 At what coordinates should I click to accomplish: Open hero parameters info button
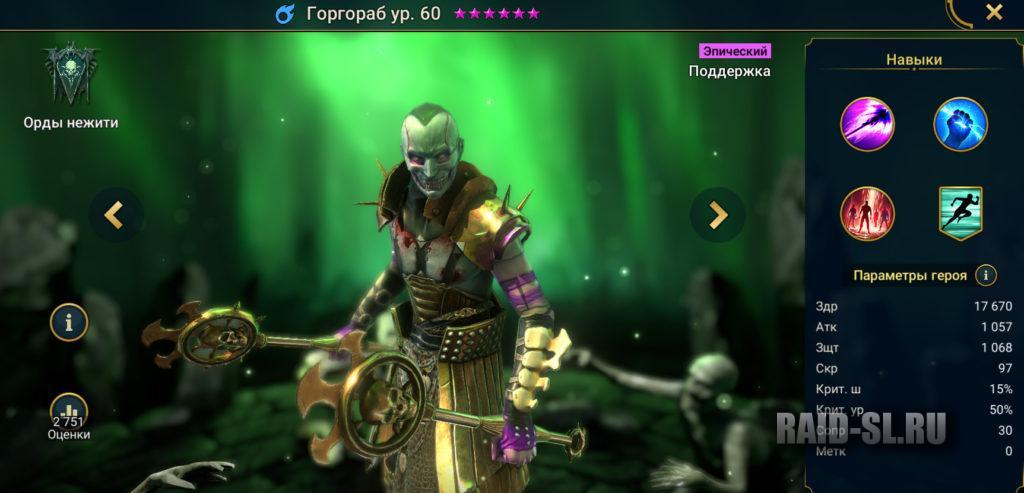(x=986, y=275)
